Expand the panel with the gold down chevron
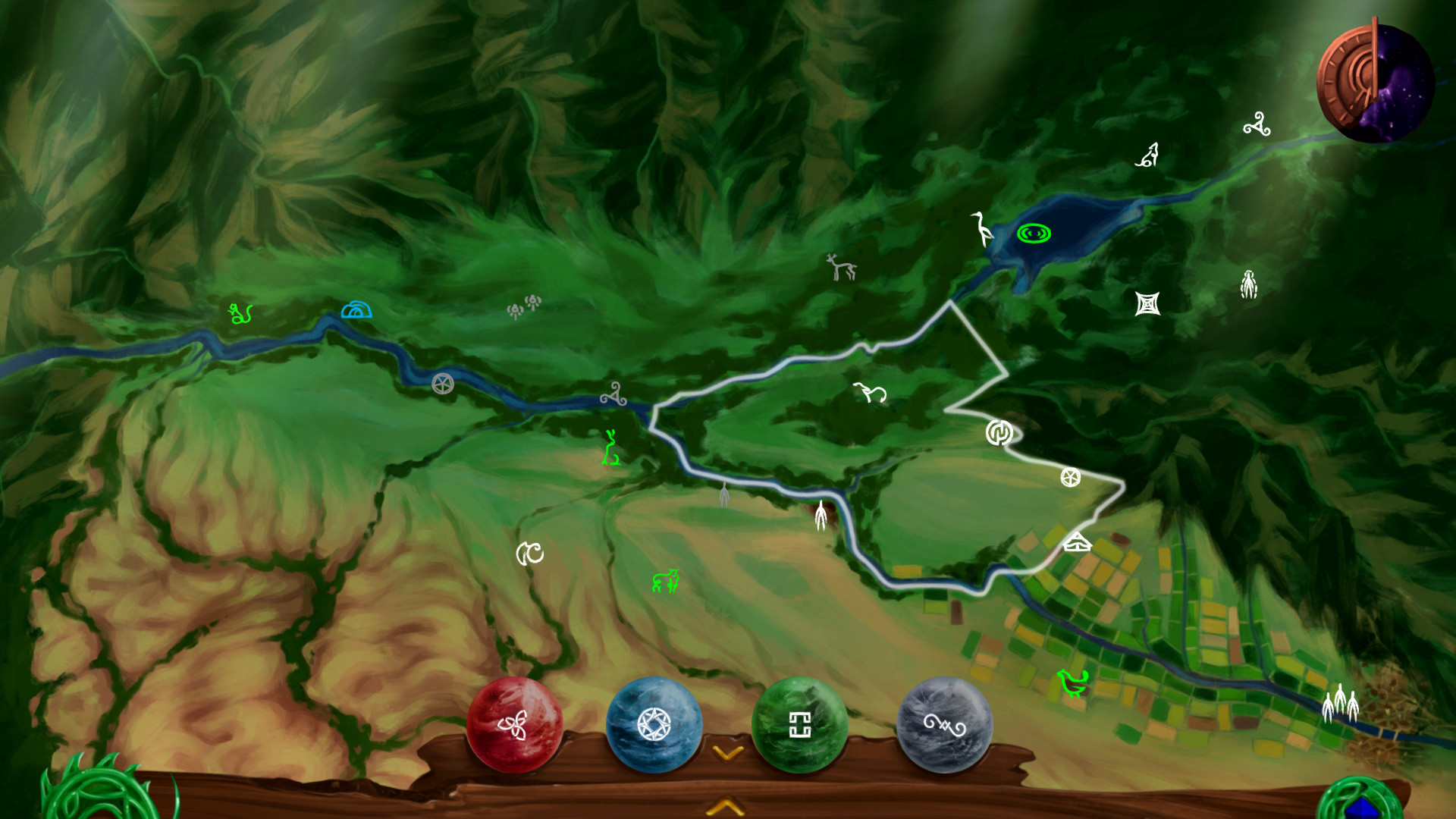The image size is (1456, 819). coord(727,753)
